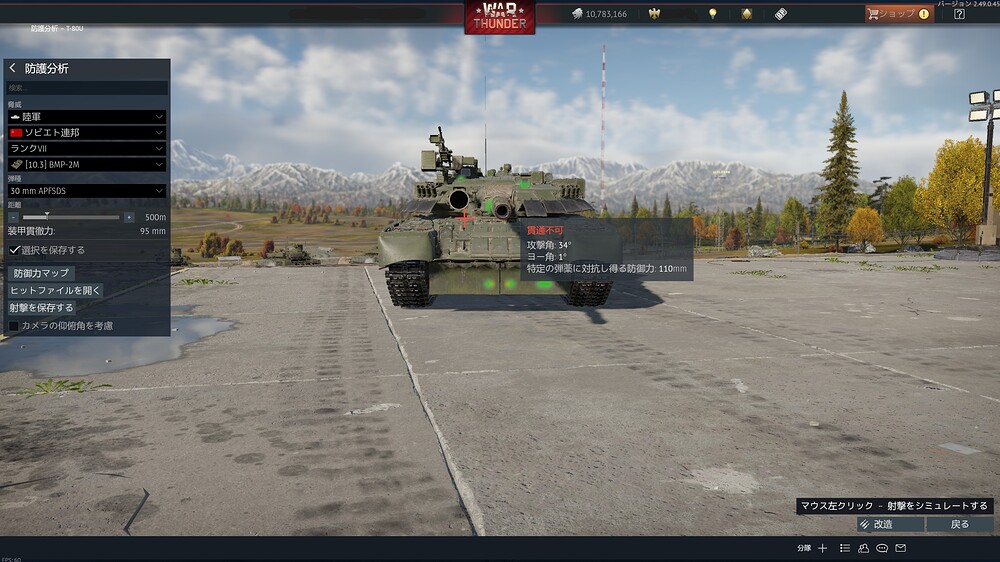This screenshot has width=1000, height=562.
Task: Click ヒットファイルを開く button
Action: coord(55,290)
